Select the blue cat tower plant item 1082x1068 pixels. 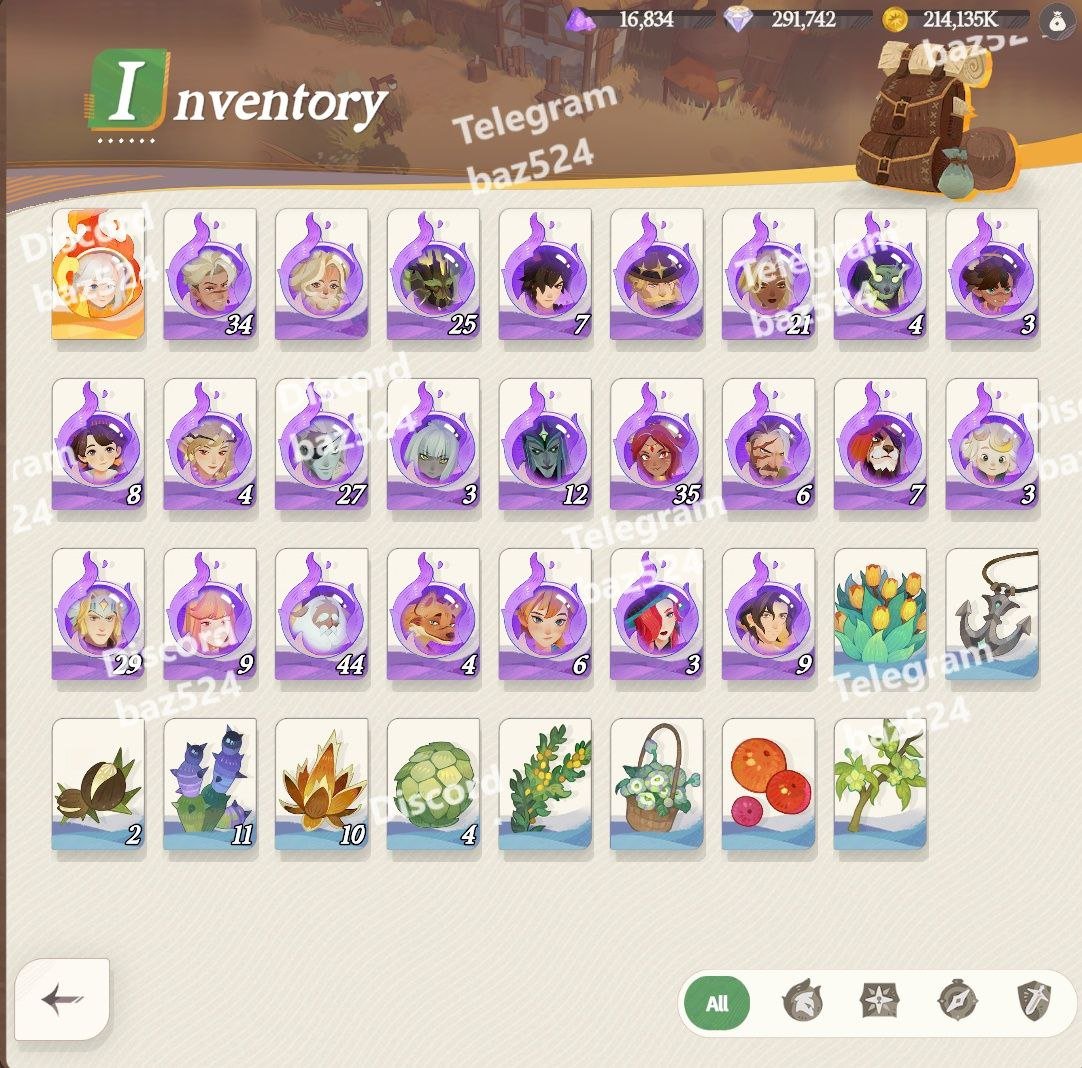pos(210,784)
